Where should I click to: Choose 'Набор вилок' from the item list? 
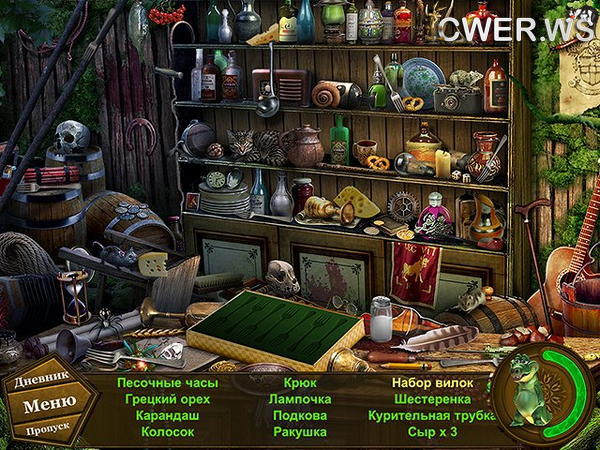pyautogui.click(x=431, y=382)
